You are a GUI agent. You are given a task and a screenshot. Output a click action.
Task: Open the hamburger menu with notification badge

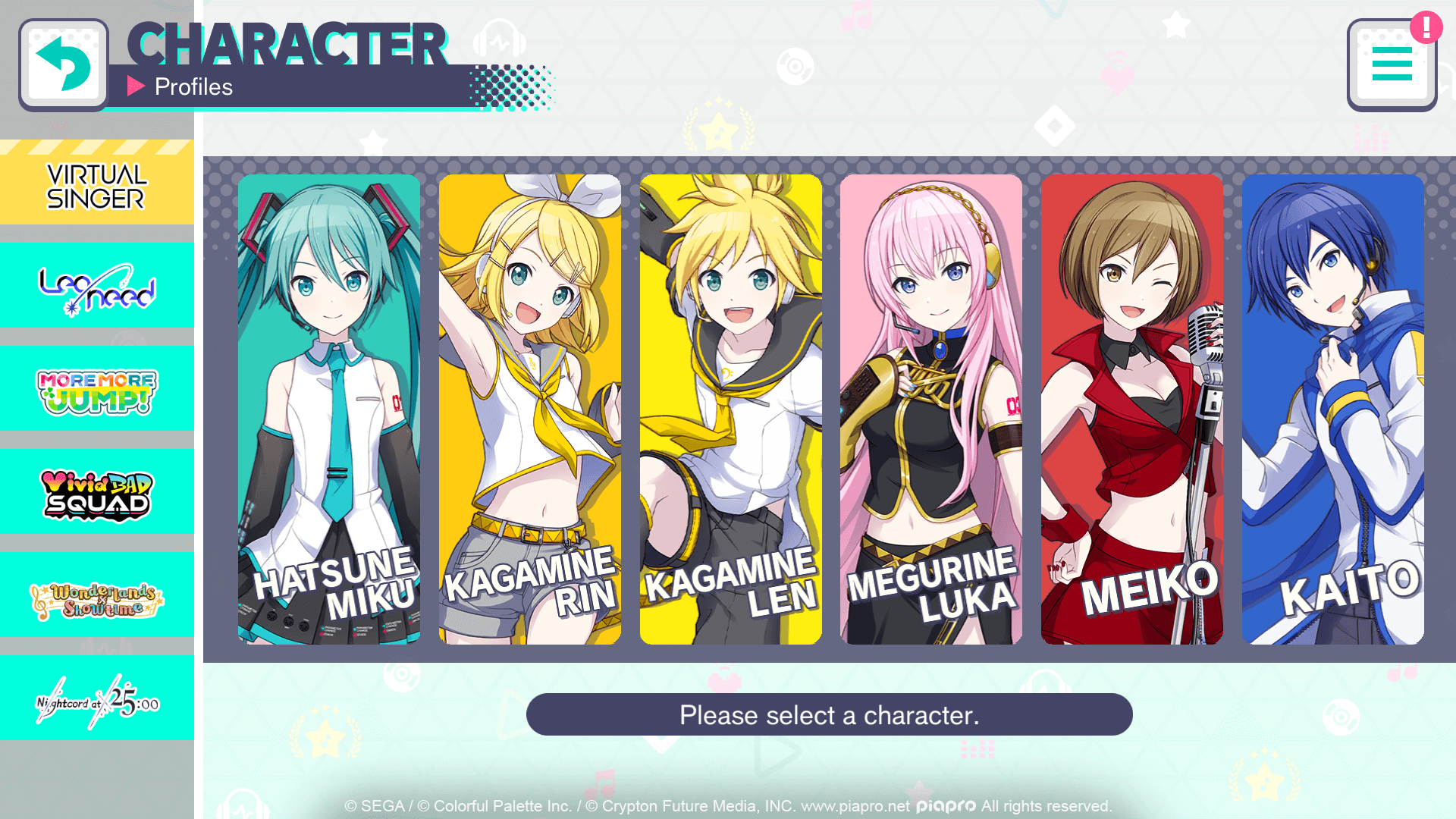pyautogui.click(x=1392, y=65)
